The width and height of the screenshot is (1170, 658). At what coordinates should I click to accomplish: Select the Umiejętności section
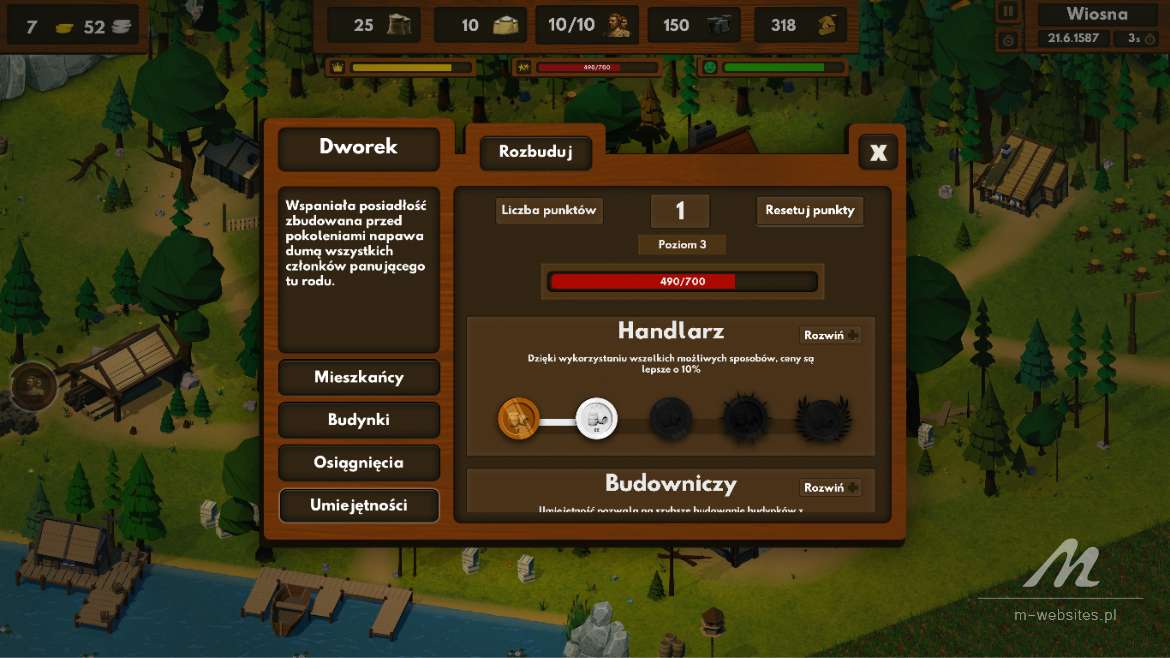tap(359, 505)
